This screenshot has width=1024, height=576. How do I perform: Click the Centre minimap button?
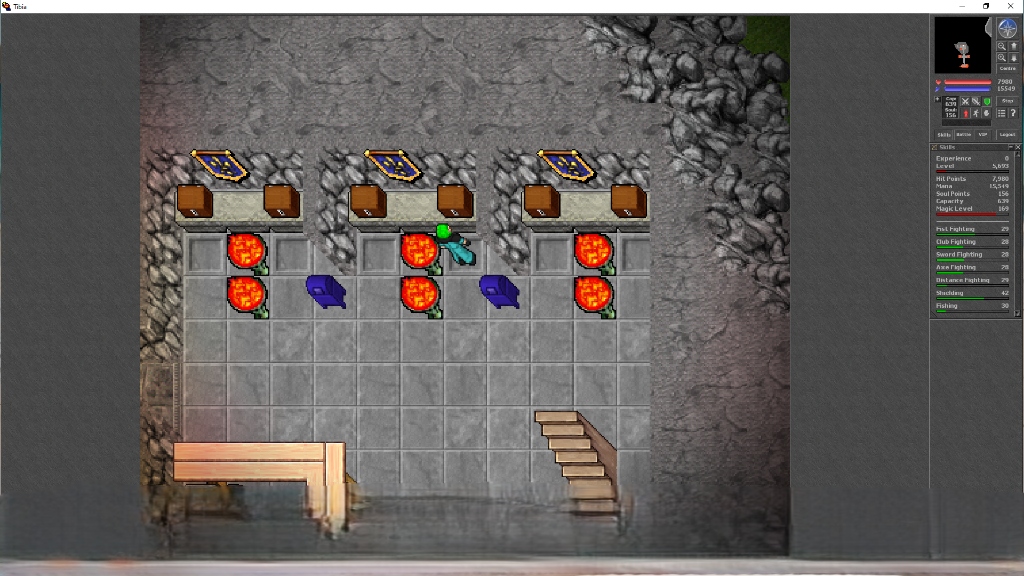click(1007, 68)
